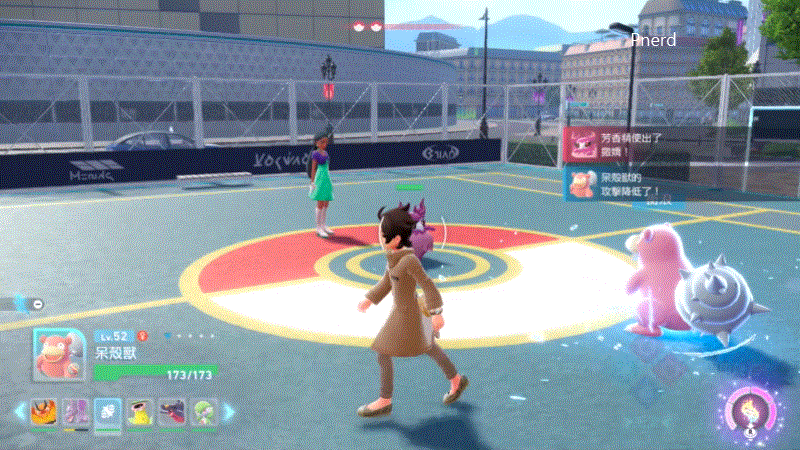Pick the dark dragon Pokémon party slot
This screenshot has width=800, height=450.
(x=172, y=411)
